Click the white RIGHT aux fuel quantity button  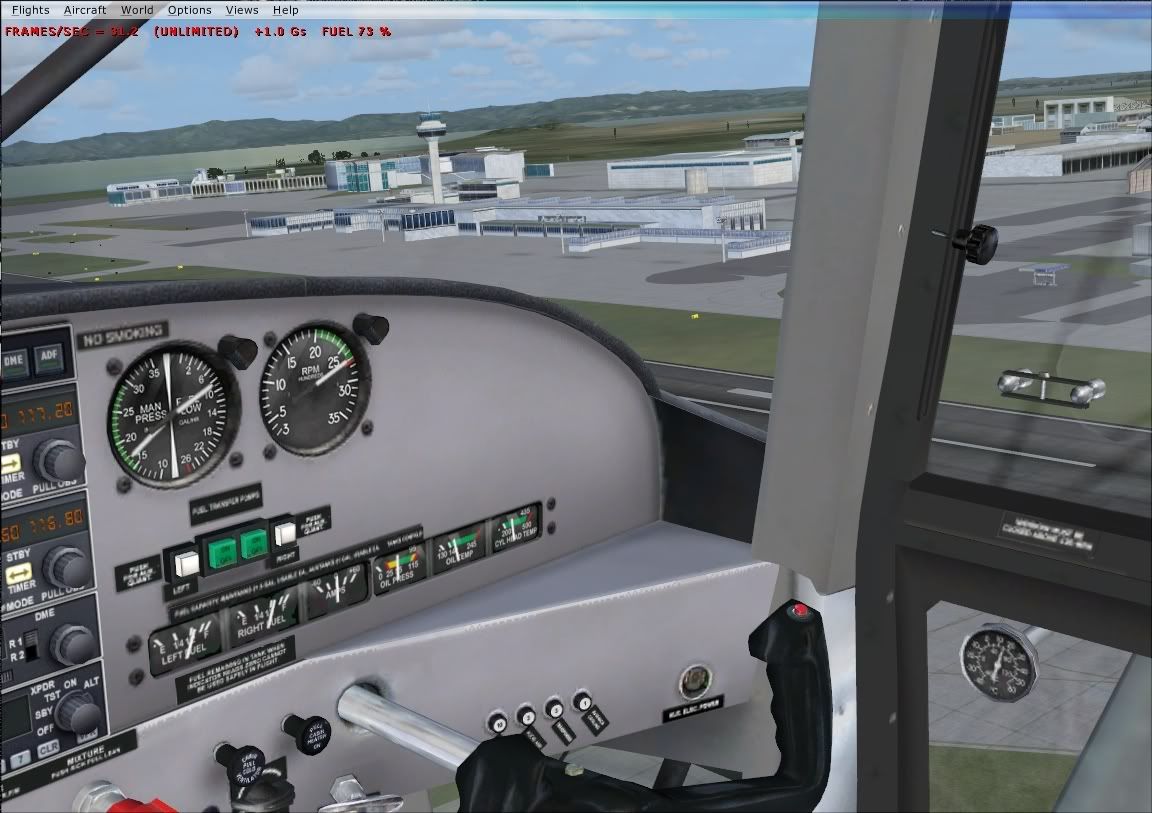click(x=287, y=532)
